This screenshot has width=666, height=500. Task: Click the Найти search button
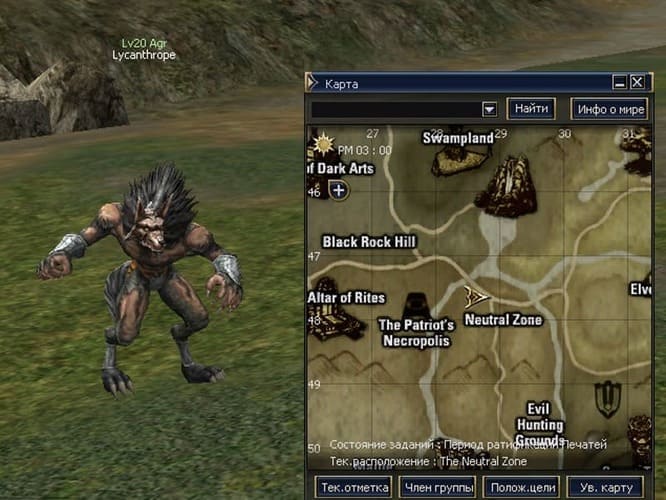click(531, 108)
